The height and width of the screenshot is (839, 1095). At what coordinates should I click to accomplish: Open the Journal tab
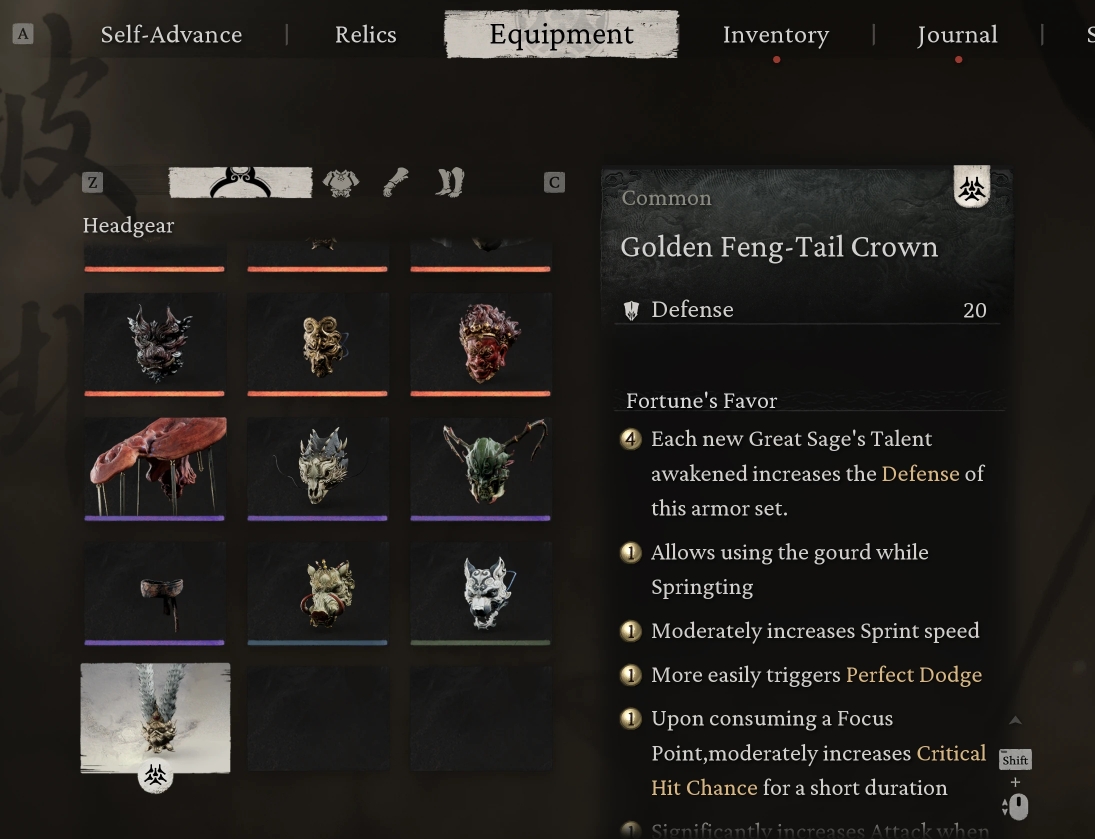[957, 35]
